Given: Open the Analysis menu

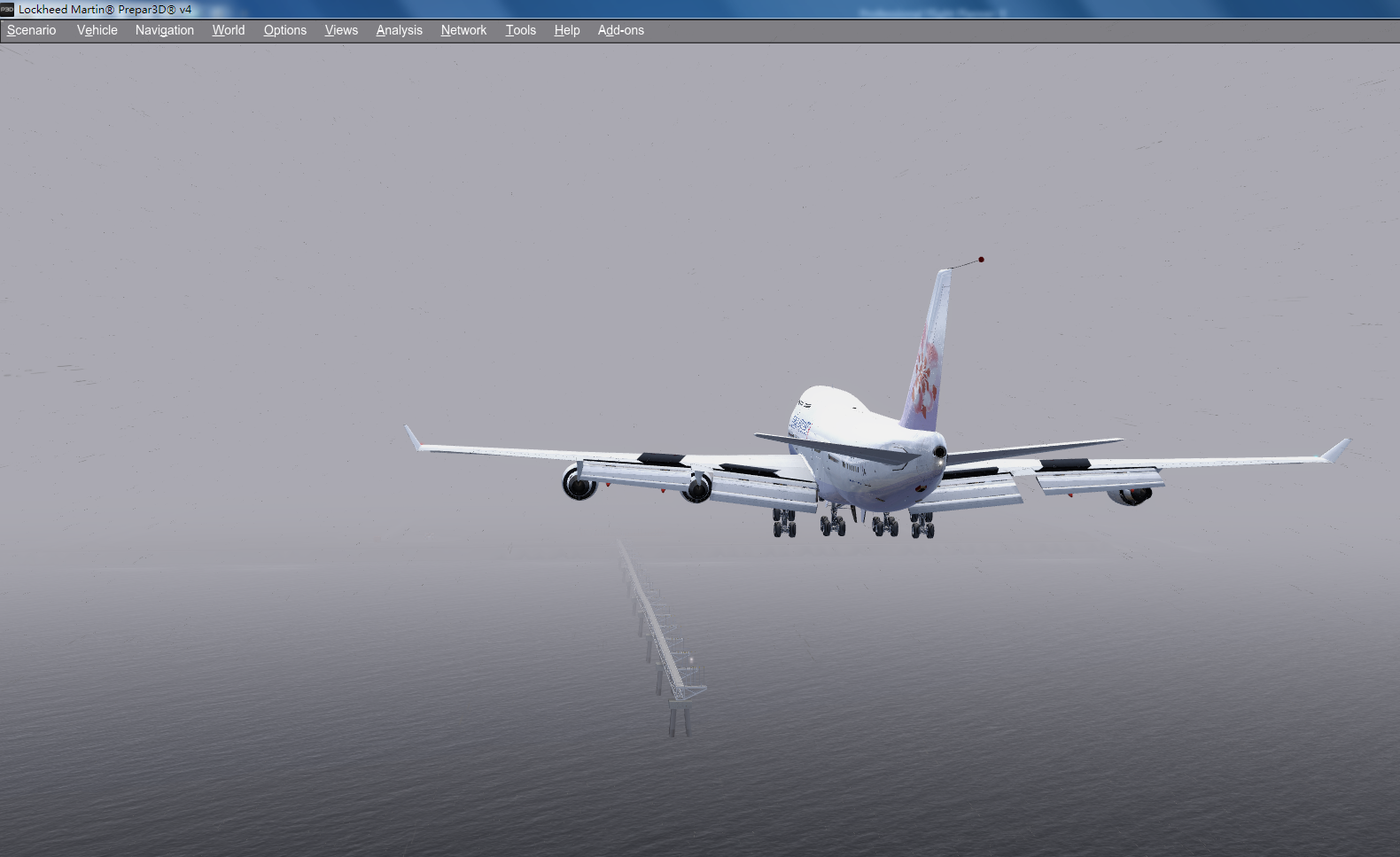Looking at the screenshot, I should (399, 29).
